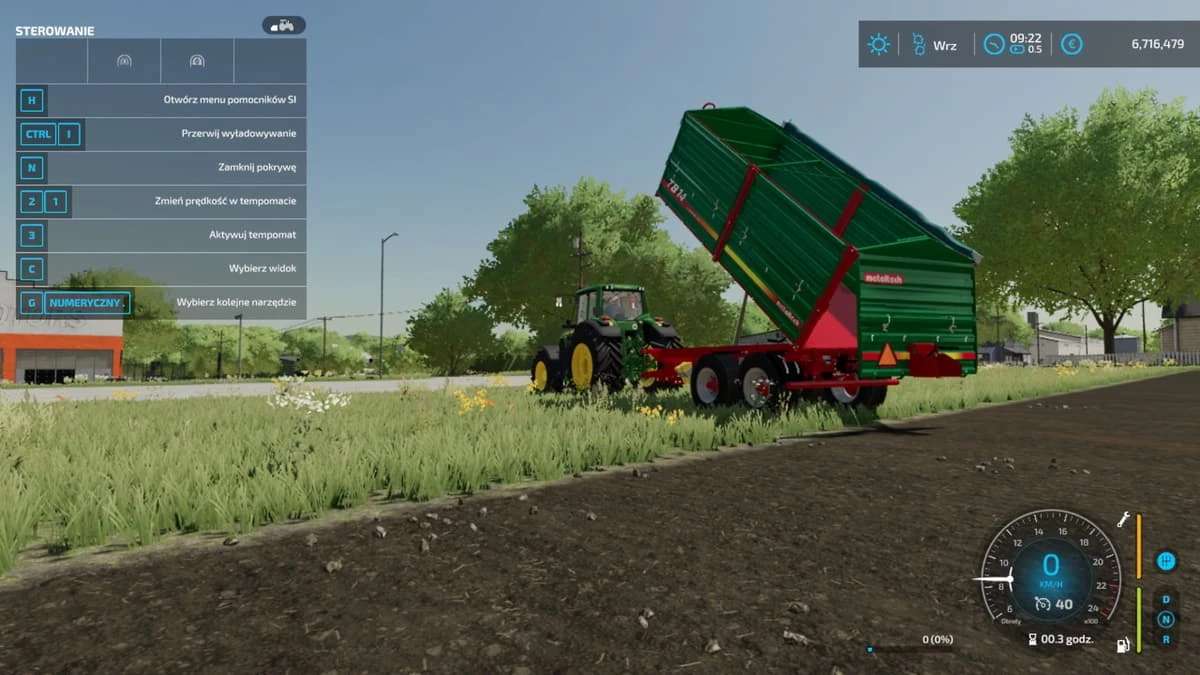Click the clock icon next to 09:22
This screenshot has height=675, width=1200.
994,44
